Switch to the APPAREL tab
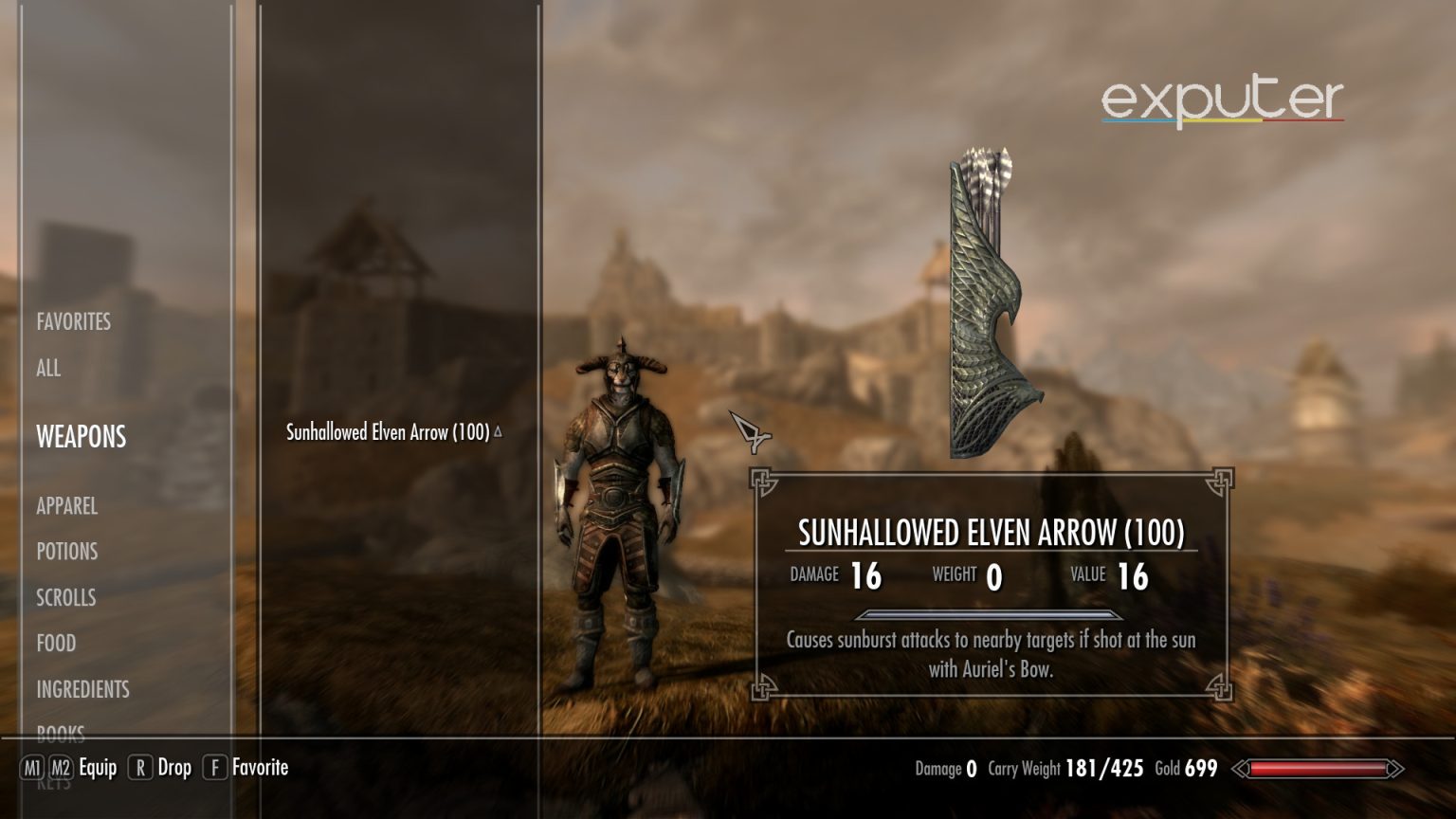 click(x=66, y=506)
